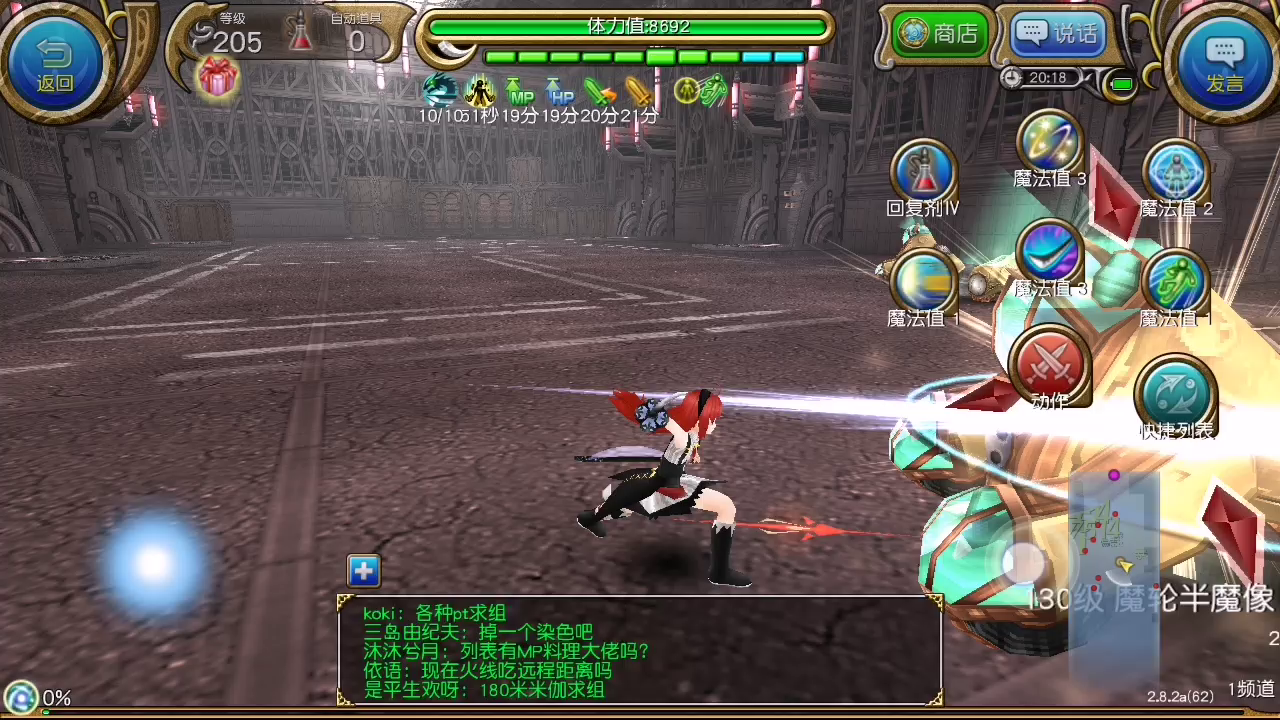Activate the 魔法值 2 figure skill
The height and width of the screenshot is (720, 1280).
(1176, 173)
